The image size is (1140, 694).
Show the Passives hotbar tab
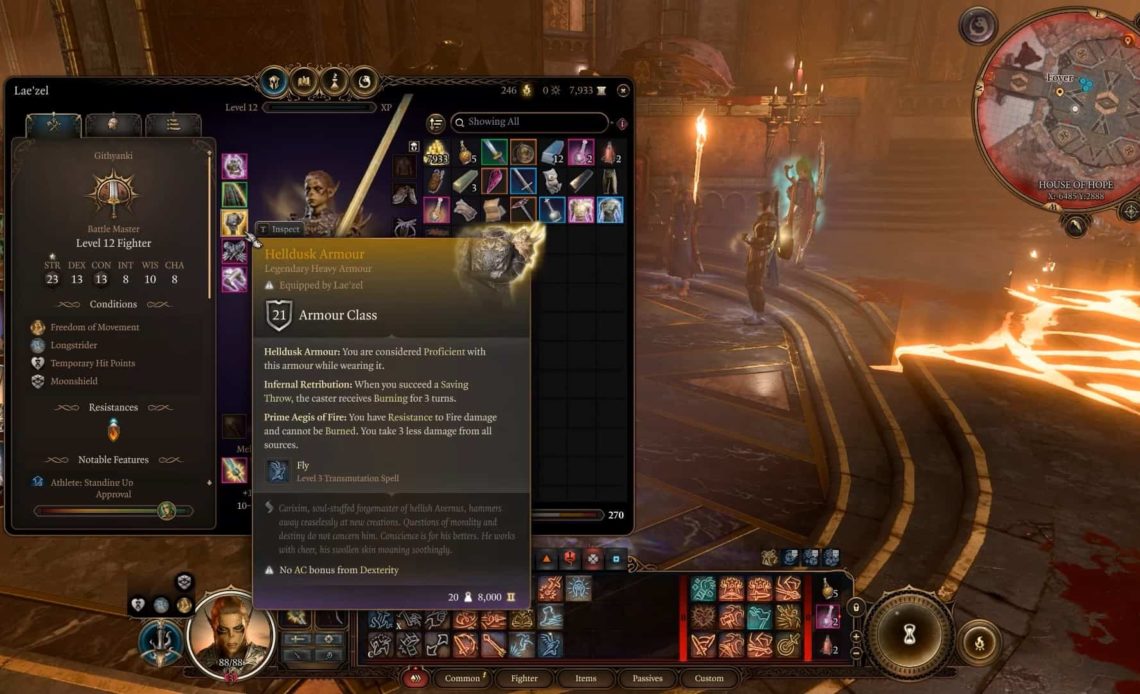pyautogui.click(x=647, y=678)
